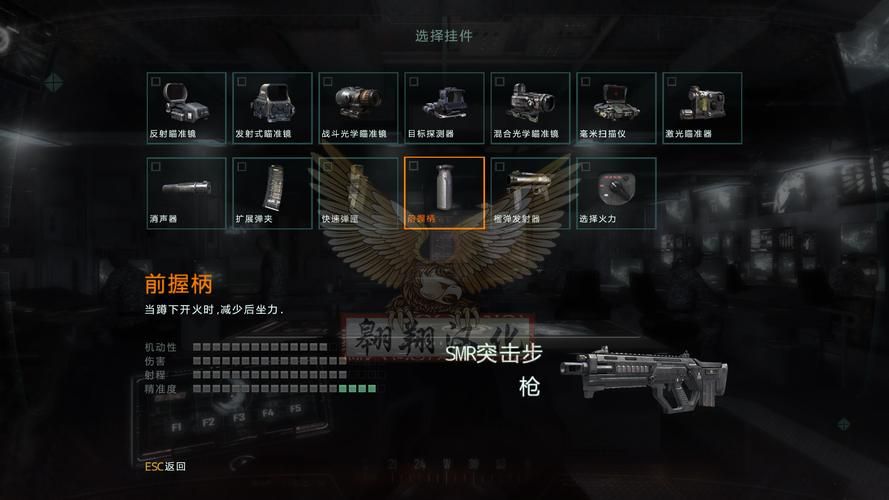Image resolution: width=889 pixels, height=500 pixels.
Task: Select the 反射瞄准镜 reflex sight attachment
Action: 186,108
